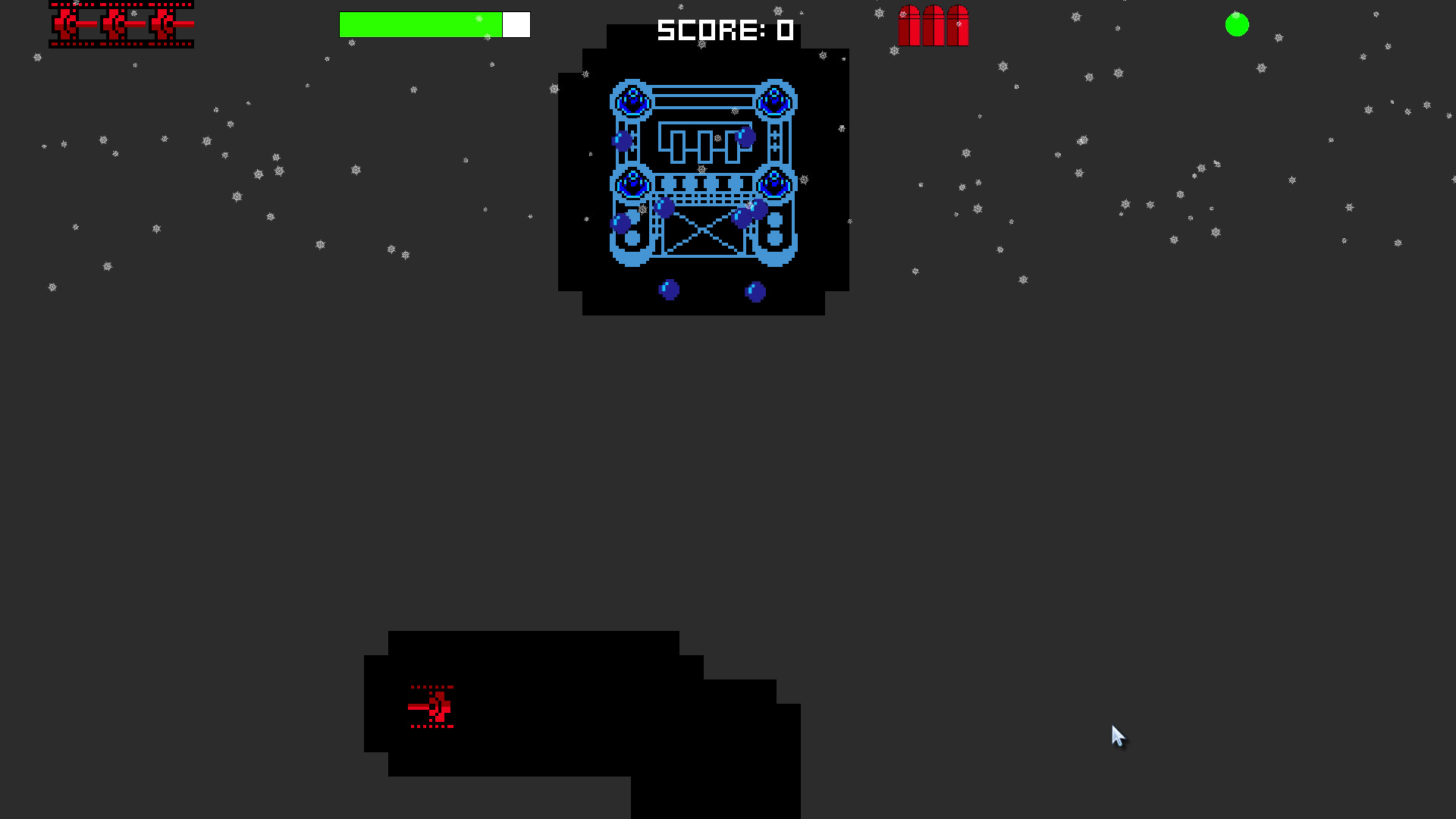The height and width of the screenshot is (819, 1456).
Task: Click the SCORE: 0 label
Action: (x=724, y=30)
